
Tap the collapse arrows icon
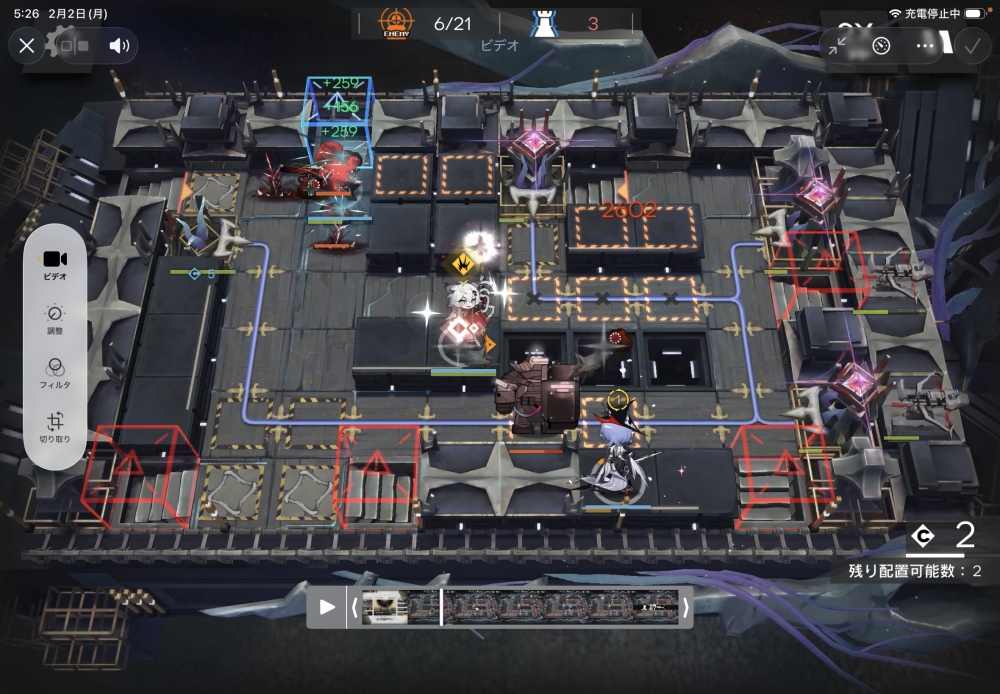coord(837,46)
